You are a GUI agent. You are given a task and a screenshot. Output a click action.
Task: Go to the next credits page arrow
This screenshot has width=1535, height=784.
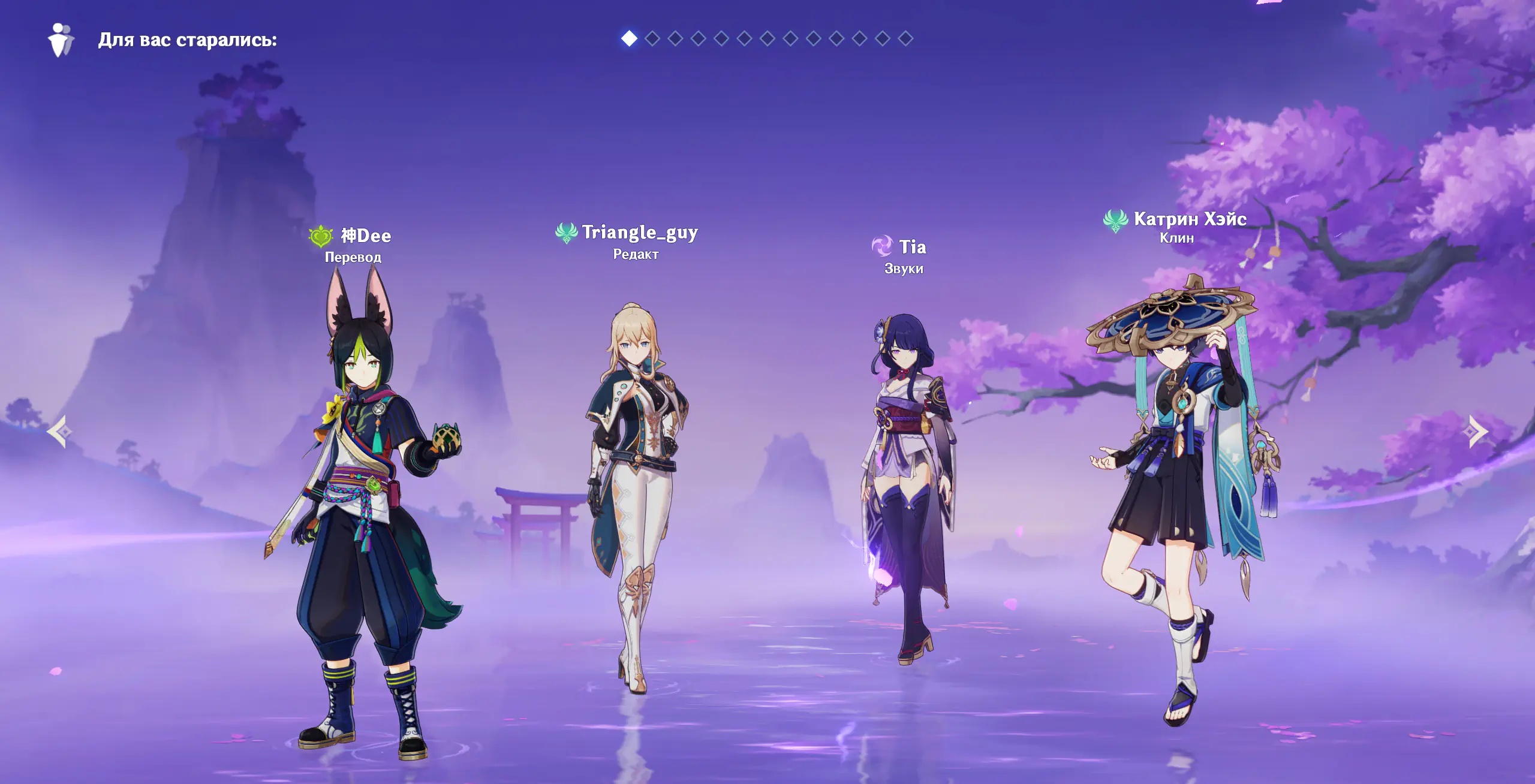tap(1477, 432)
